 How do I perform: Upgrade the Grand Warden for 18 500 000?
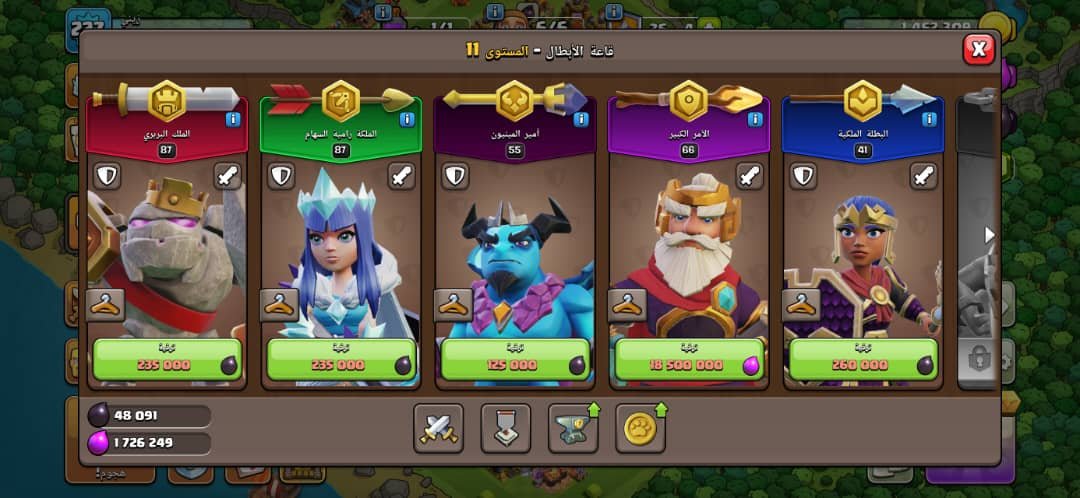point(688,360)
